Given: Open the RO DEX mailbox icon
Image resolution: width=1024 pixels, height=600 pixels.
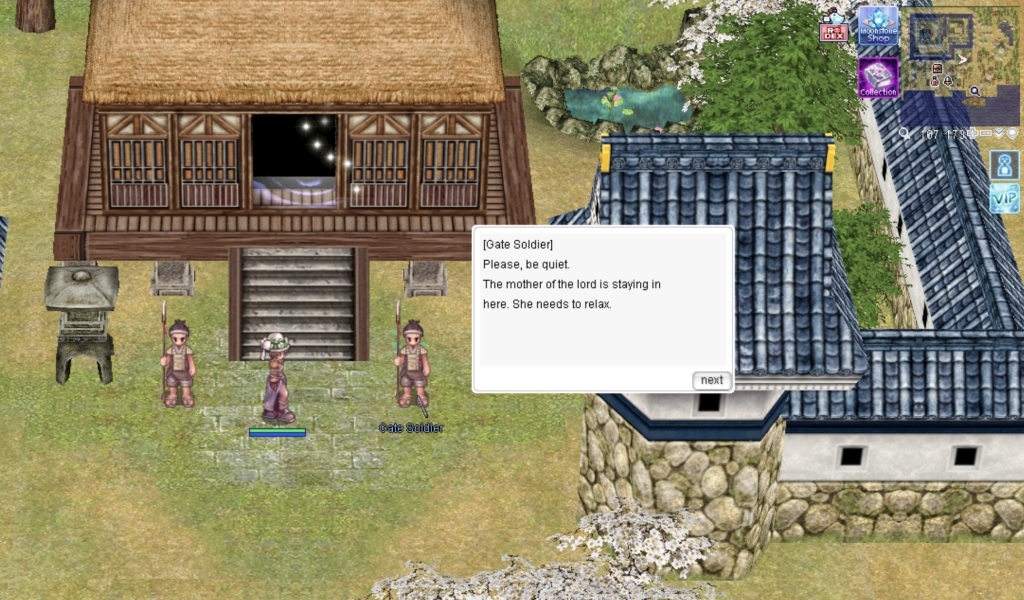Looking at the screenshot, I should click(x=833, y=28).
